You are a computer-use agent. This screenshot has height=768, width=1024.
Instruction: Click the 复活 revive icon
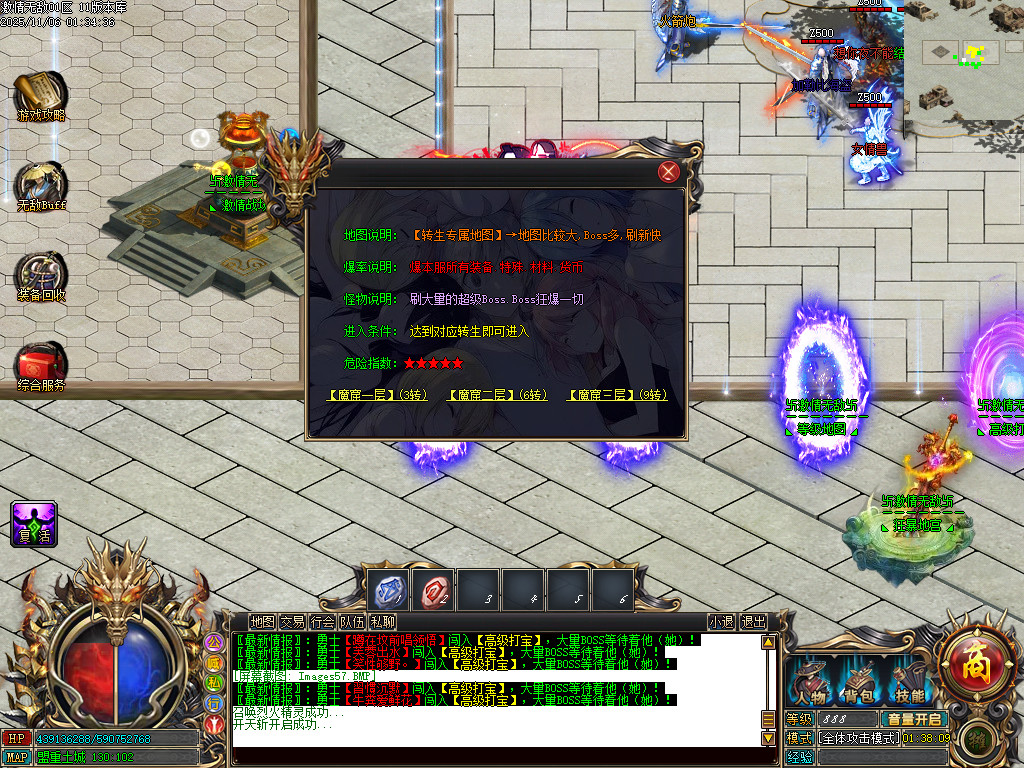click(34, 523)
